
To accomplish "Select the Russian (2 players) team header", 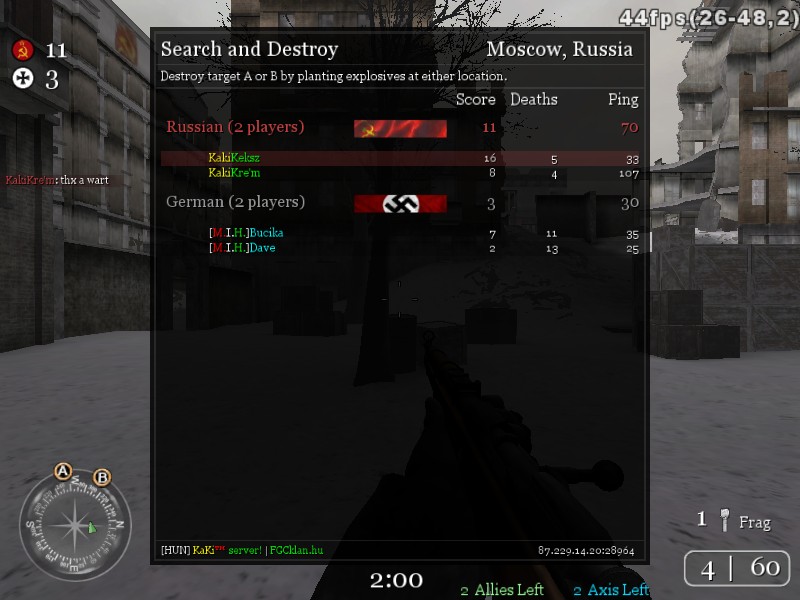I will point(235,127).
